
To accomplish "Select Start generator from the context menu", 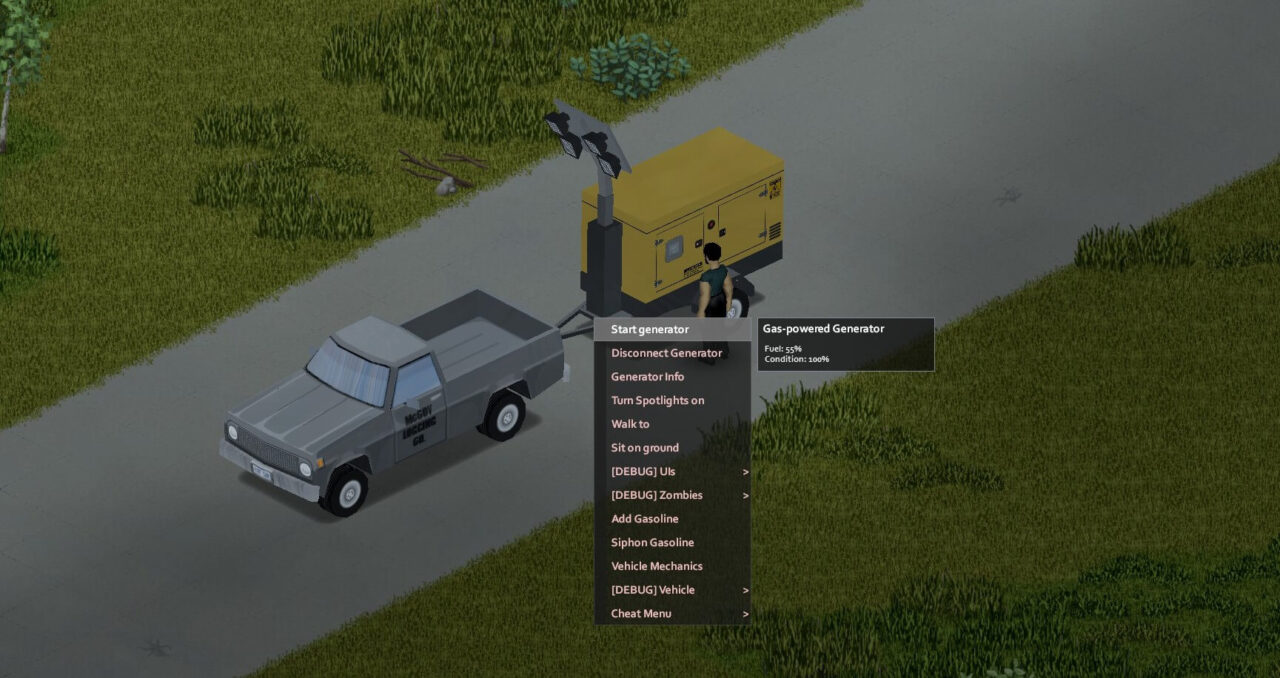I will pos(650,329).
